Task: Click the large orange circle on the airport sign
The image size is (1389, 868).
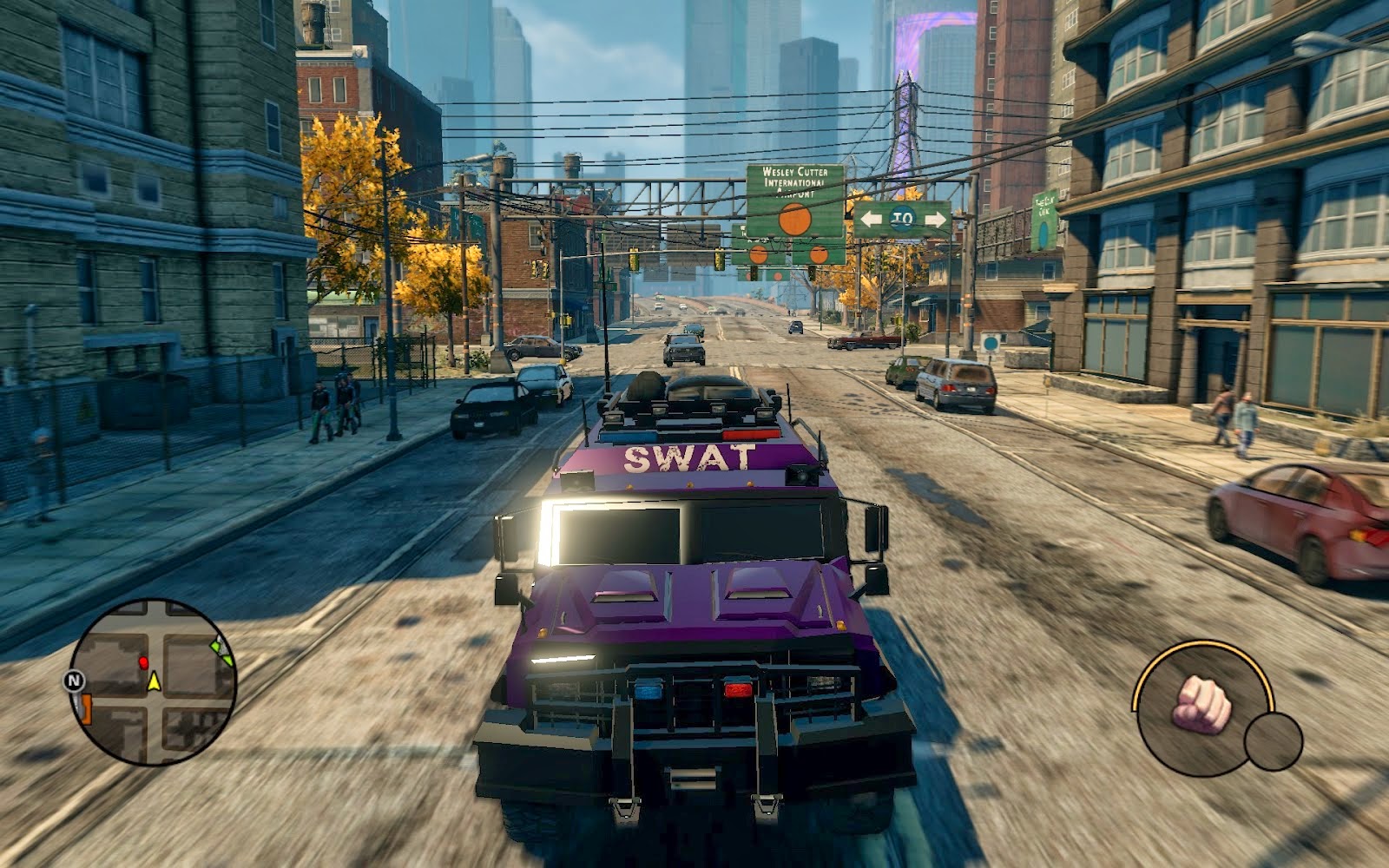Action: click(x=793, y=220)
